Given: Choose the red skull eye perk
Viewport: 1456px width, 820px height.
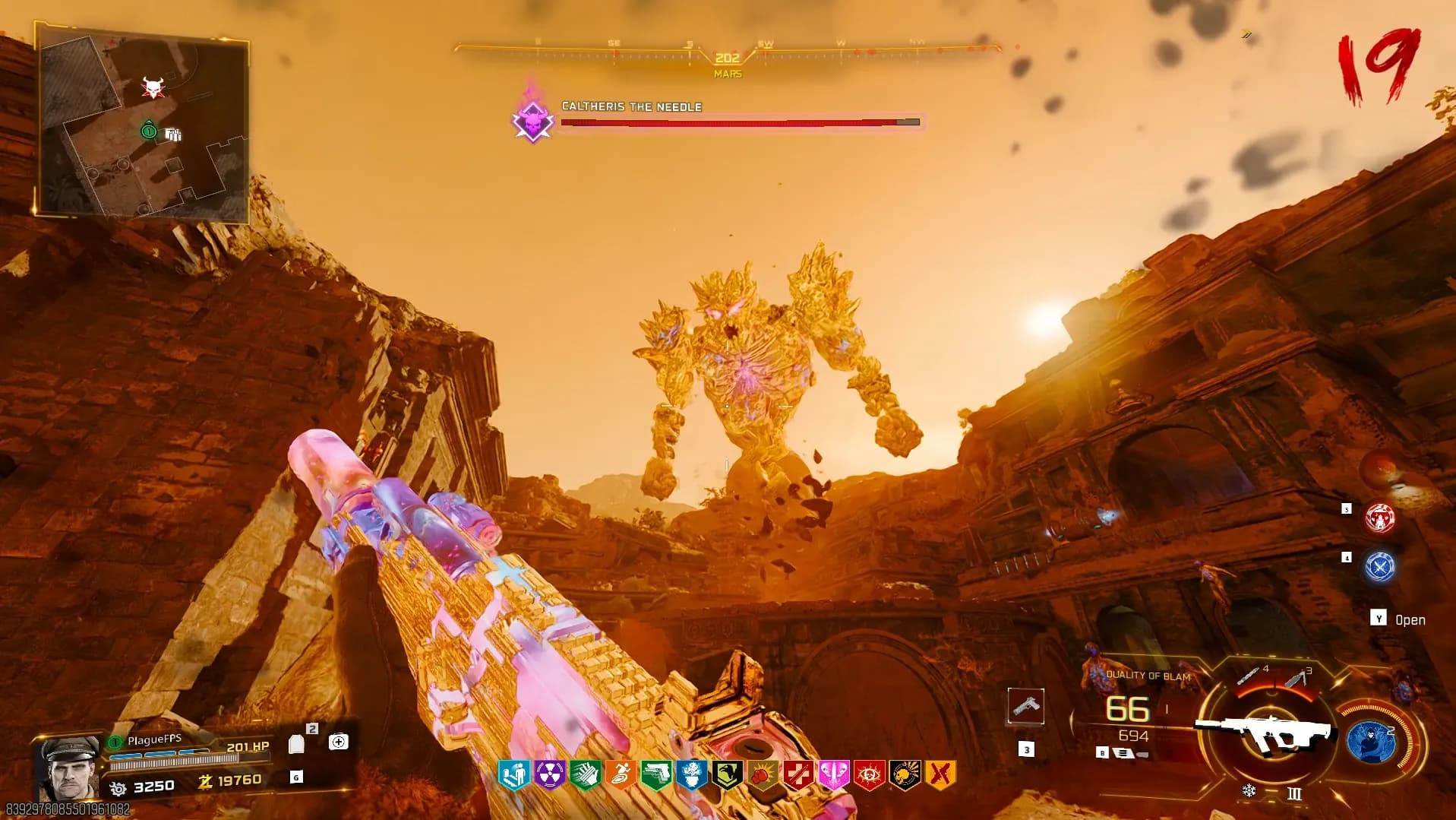Looking at the screenshot, I should click(869, 774).
